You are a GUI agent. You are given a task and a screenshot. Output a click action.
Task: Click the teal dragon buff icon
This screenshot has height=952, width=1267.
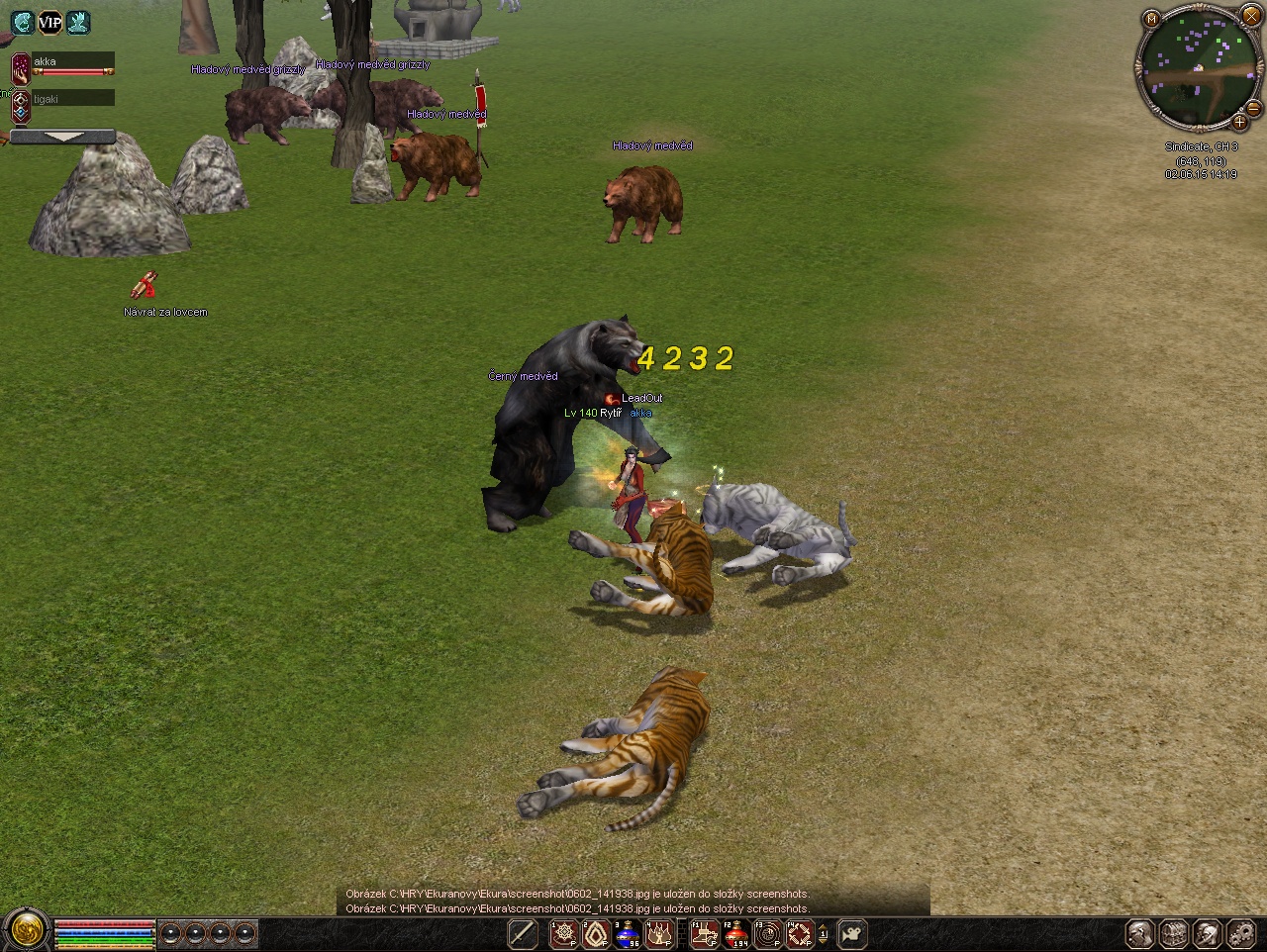click(x=22, y=22)
